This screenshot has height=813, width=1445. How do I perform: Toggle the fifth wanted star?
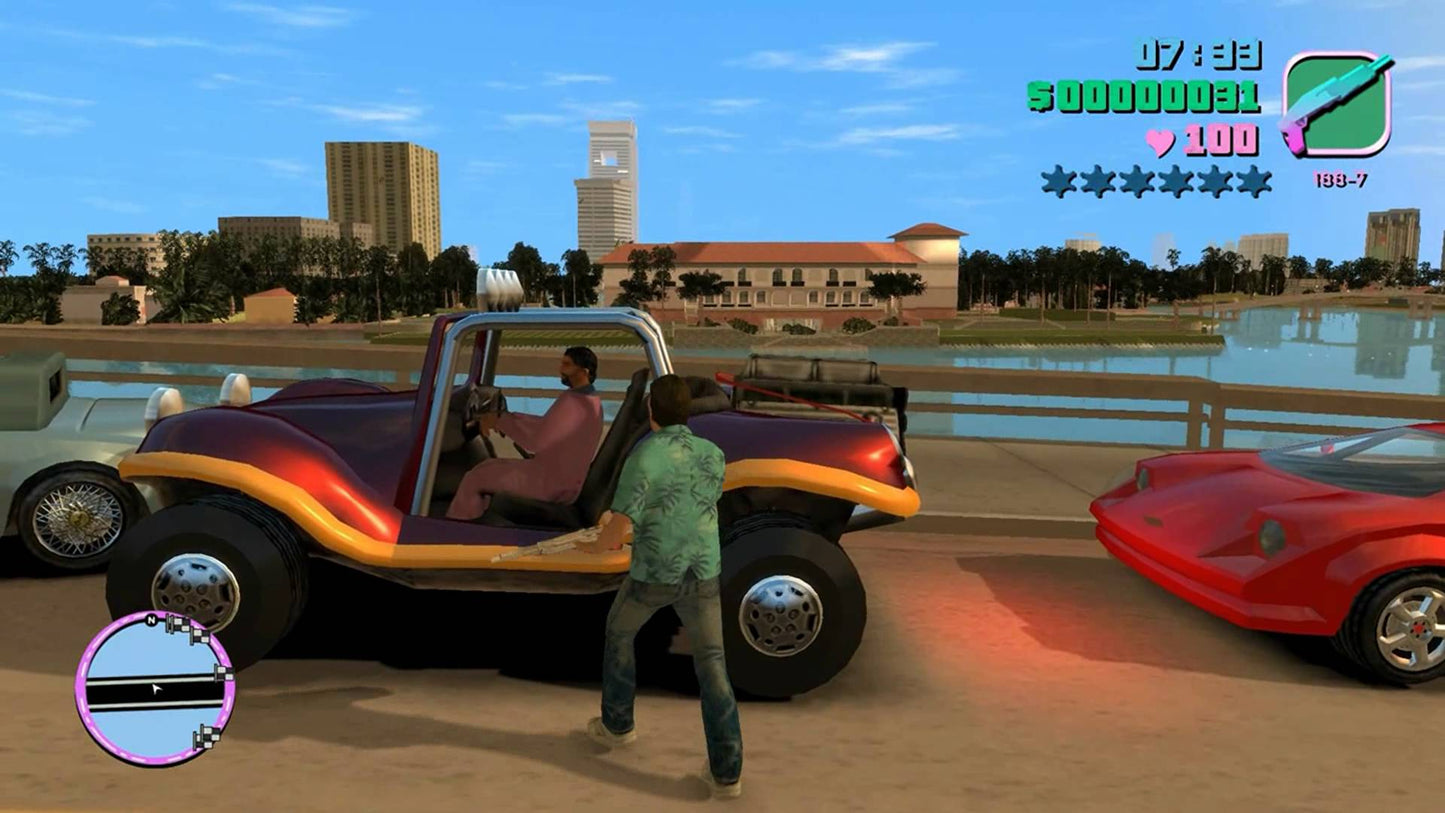[1216, 181]
